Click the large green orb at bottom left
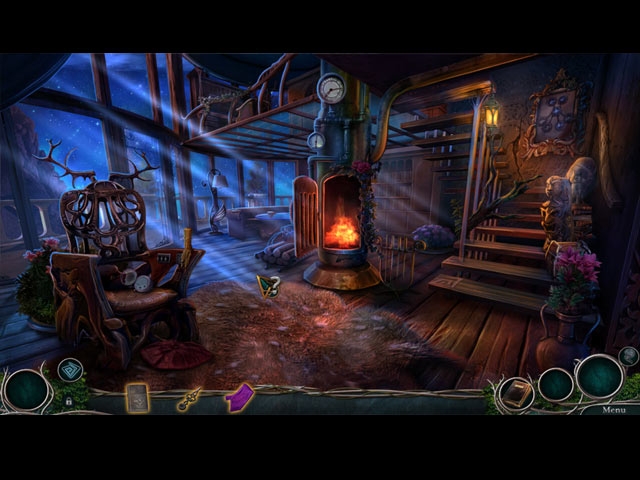Viewport: 640px width, 480px height. (26, 389)
